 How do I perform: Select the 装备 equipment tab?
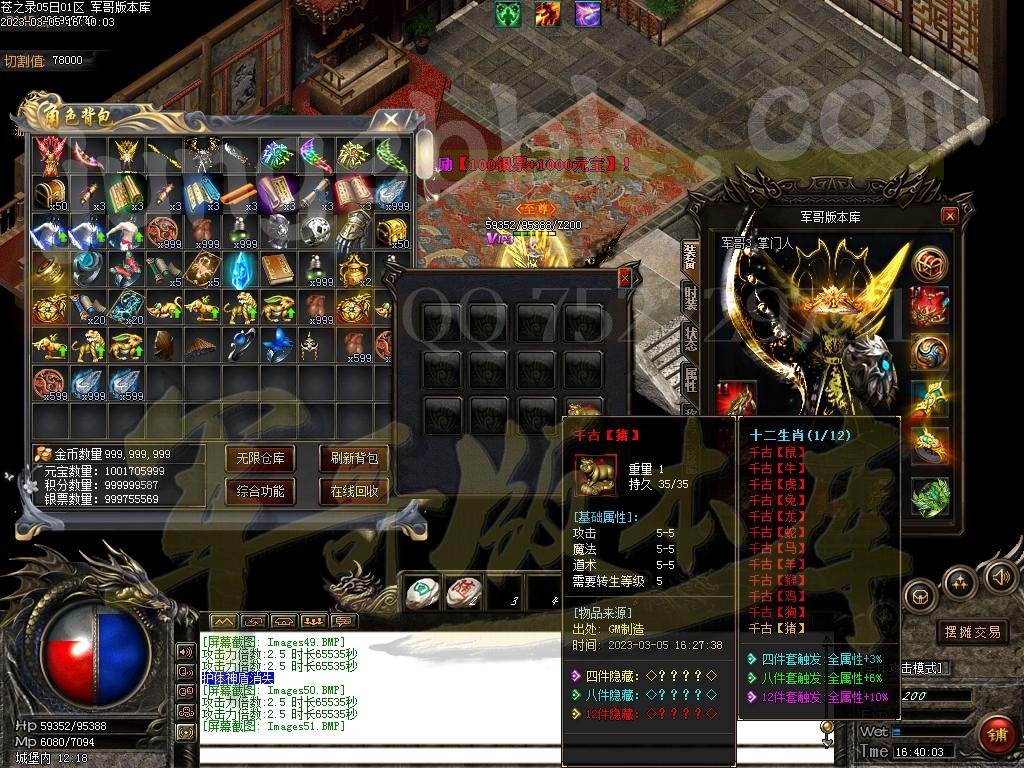pos(691,254)
